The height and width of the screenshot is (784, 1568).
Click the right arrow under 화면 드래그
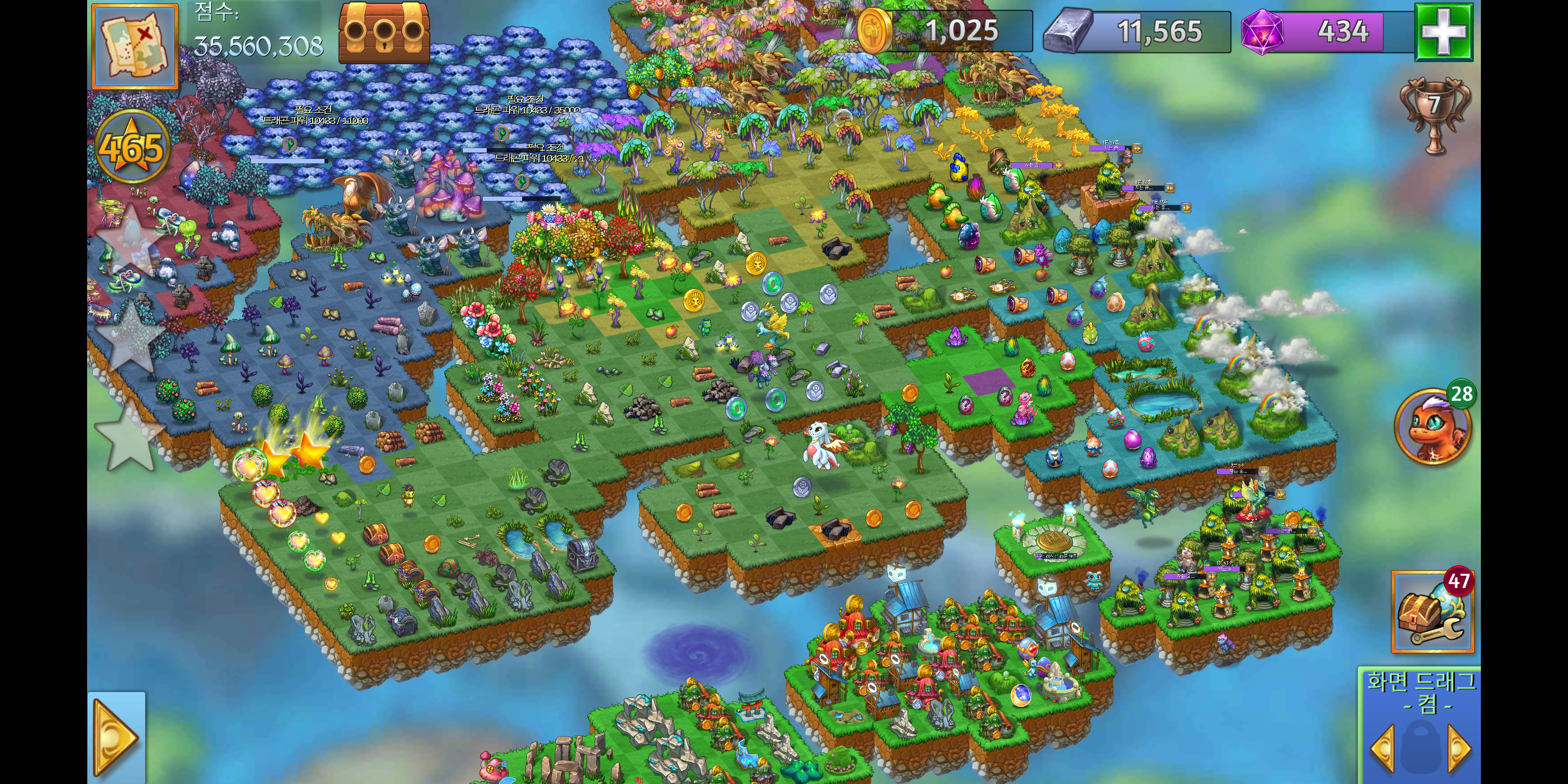coord(1460,748)
